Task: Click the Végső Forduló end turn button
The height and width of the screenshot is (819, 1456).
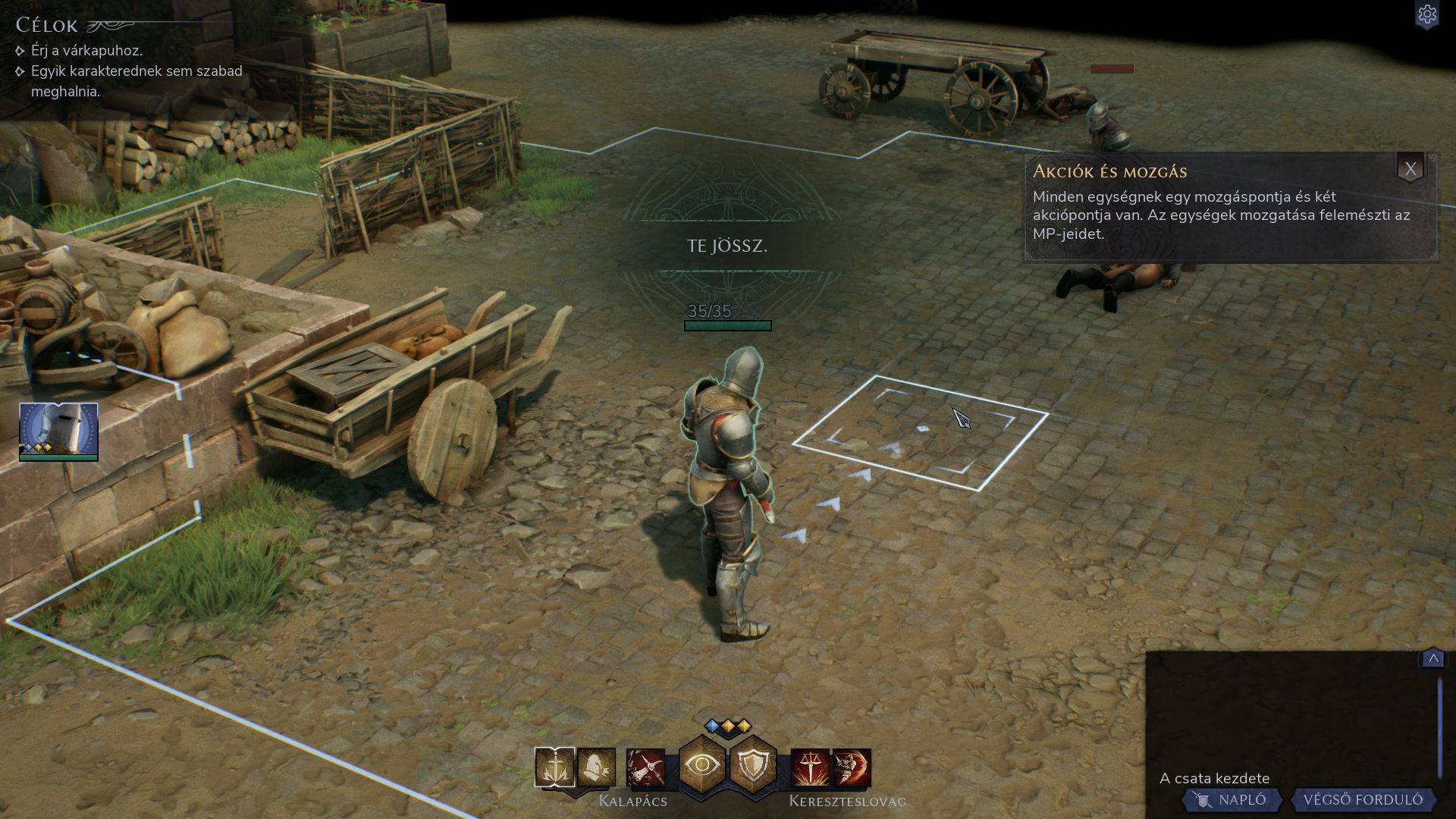Action: (x=1362, y=800)
